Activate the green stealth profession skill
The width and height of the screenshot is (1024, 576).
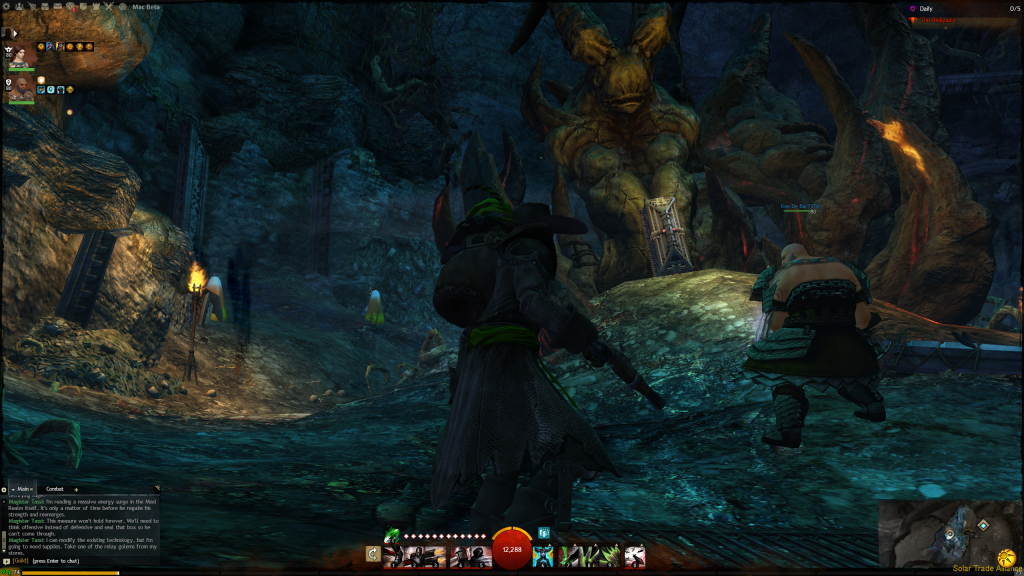point(391,535)
